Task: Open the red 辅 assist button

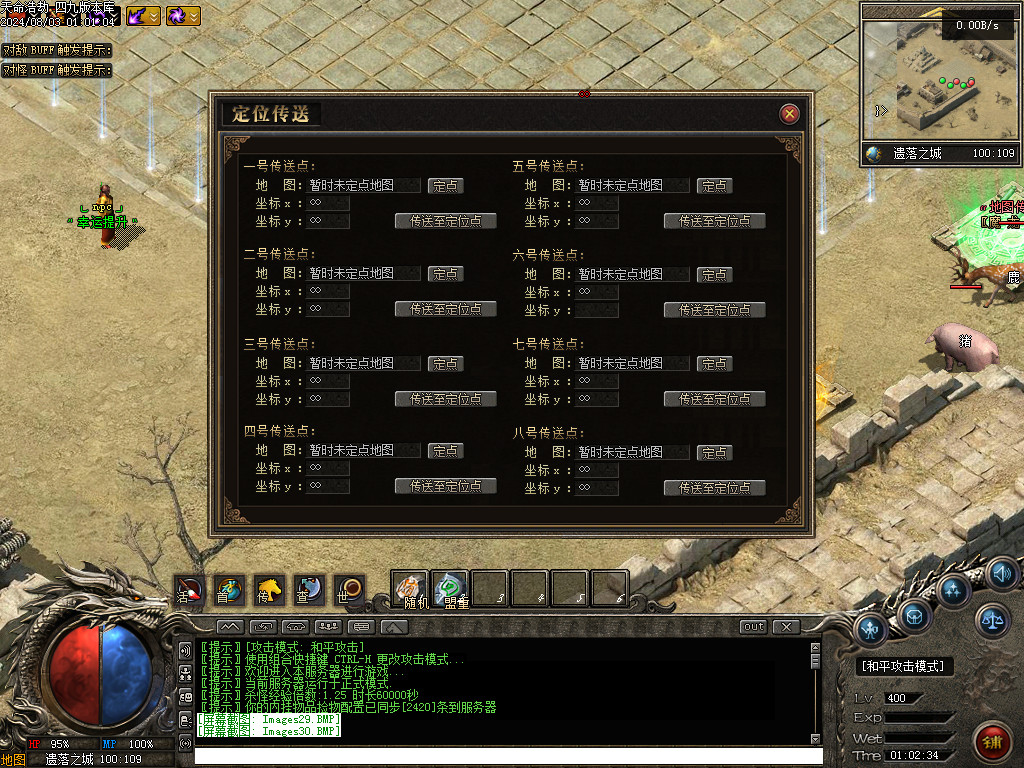Action: pyautogui.click(x=992, y=743)
